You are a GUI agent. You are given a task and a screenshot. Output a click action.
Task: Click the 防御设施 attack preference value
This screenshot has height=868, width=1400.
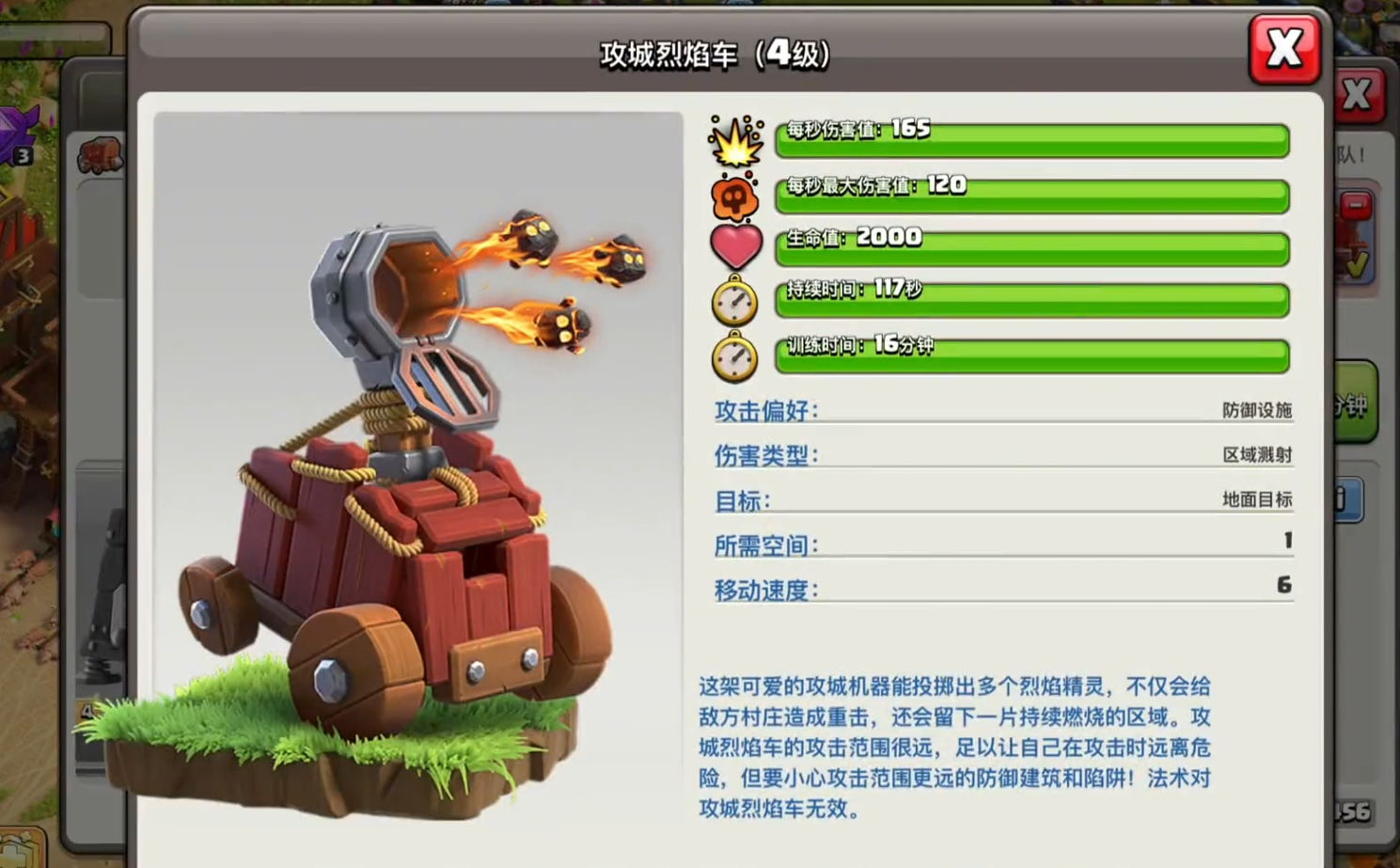(1255, 411)
